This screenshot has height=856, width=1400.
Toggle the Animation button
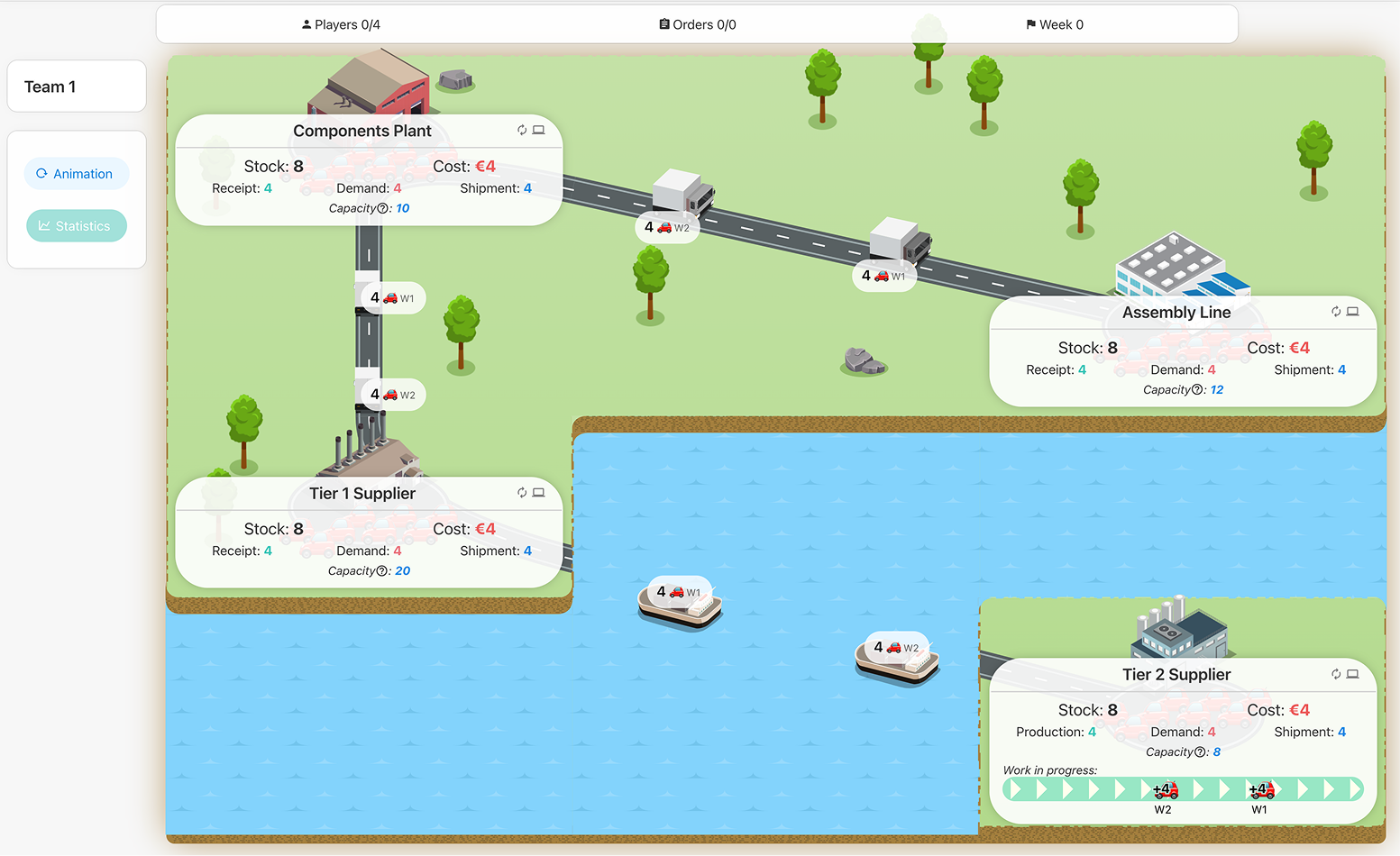[x=76, y=174]
